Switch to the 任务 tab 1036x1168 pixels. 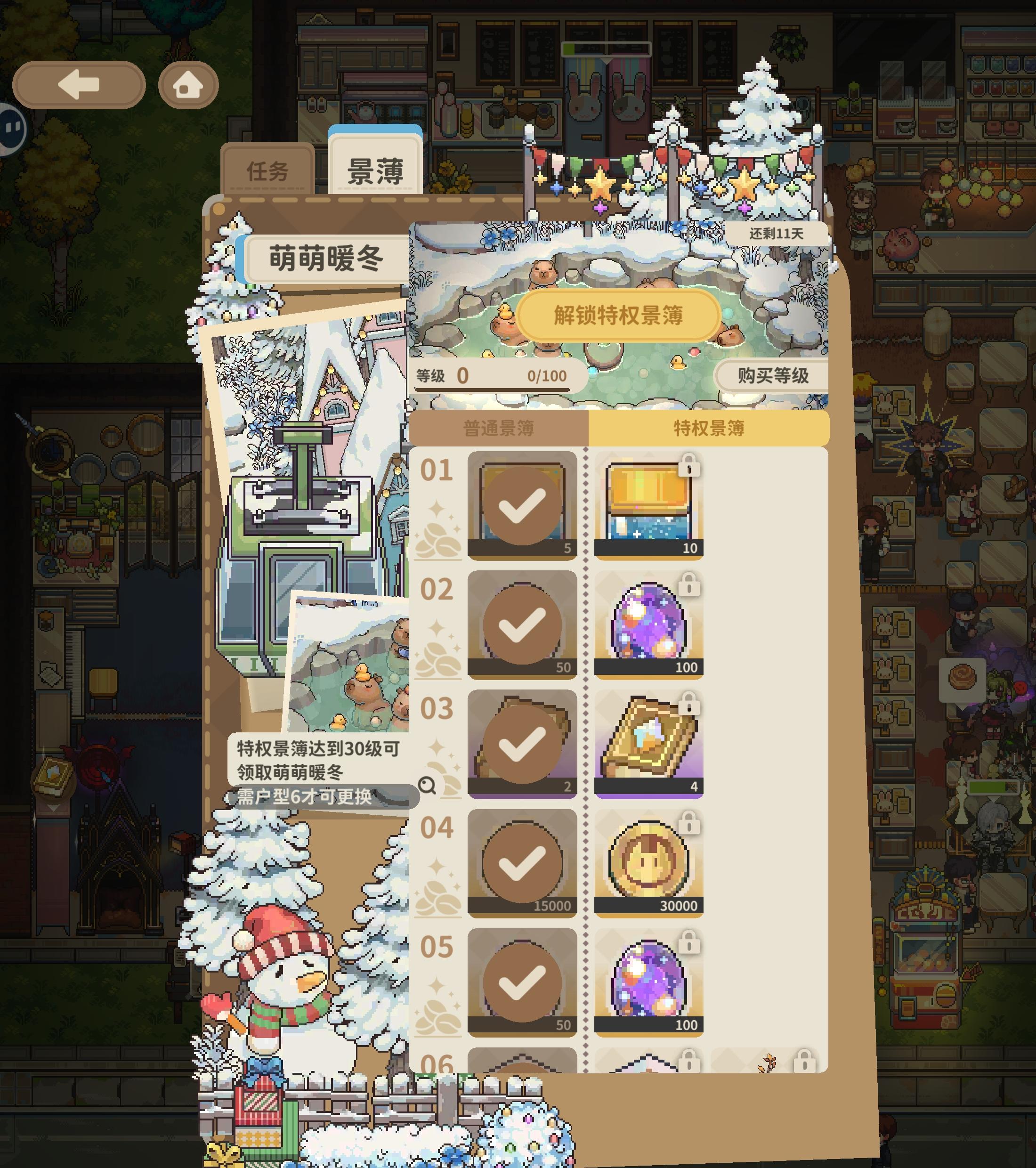(268, 169)
